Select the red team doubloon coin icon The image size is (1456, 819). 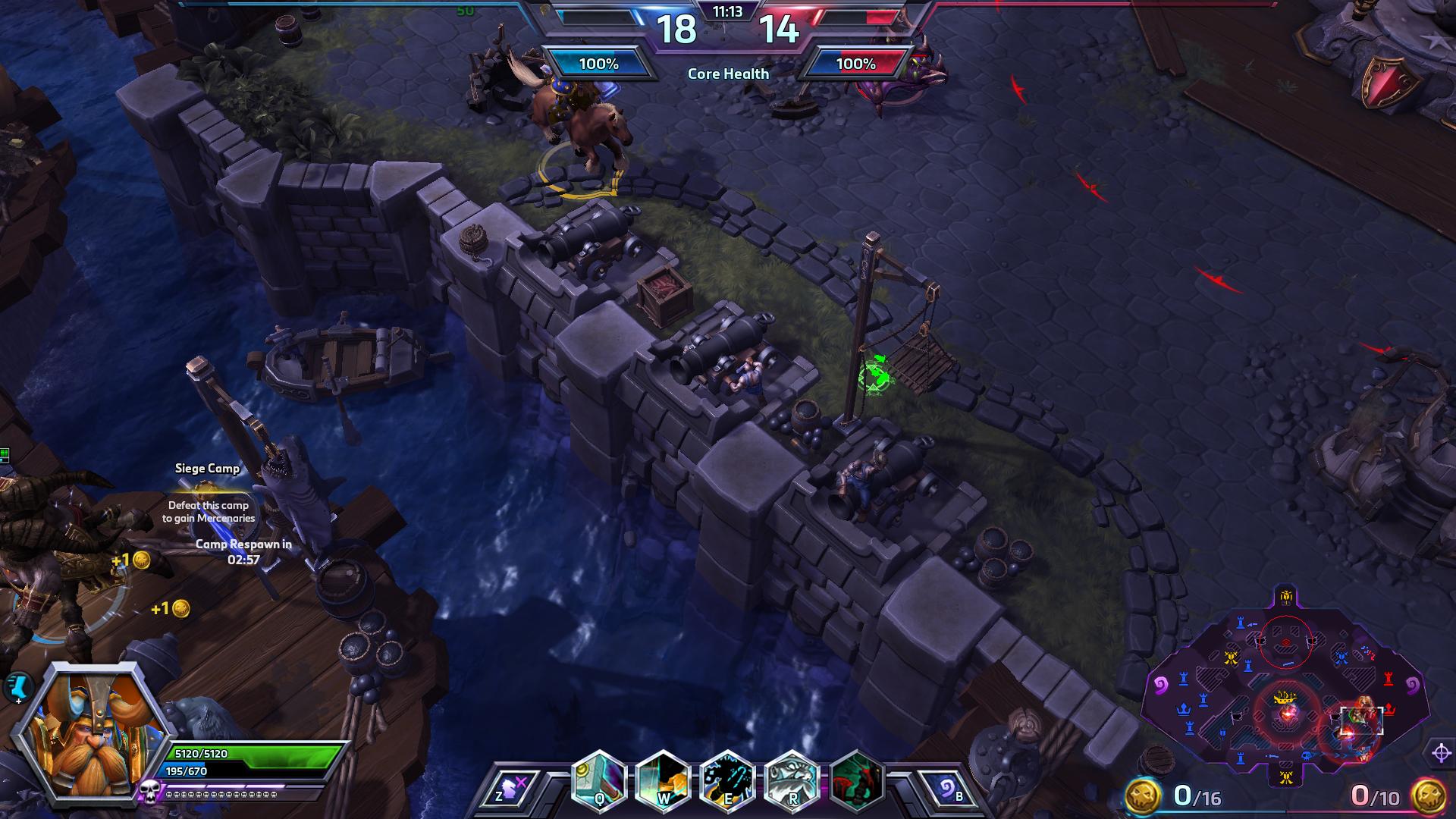1427,795
